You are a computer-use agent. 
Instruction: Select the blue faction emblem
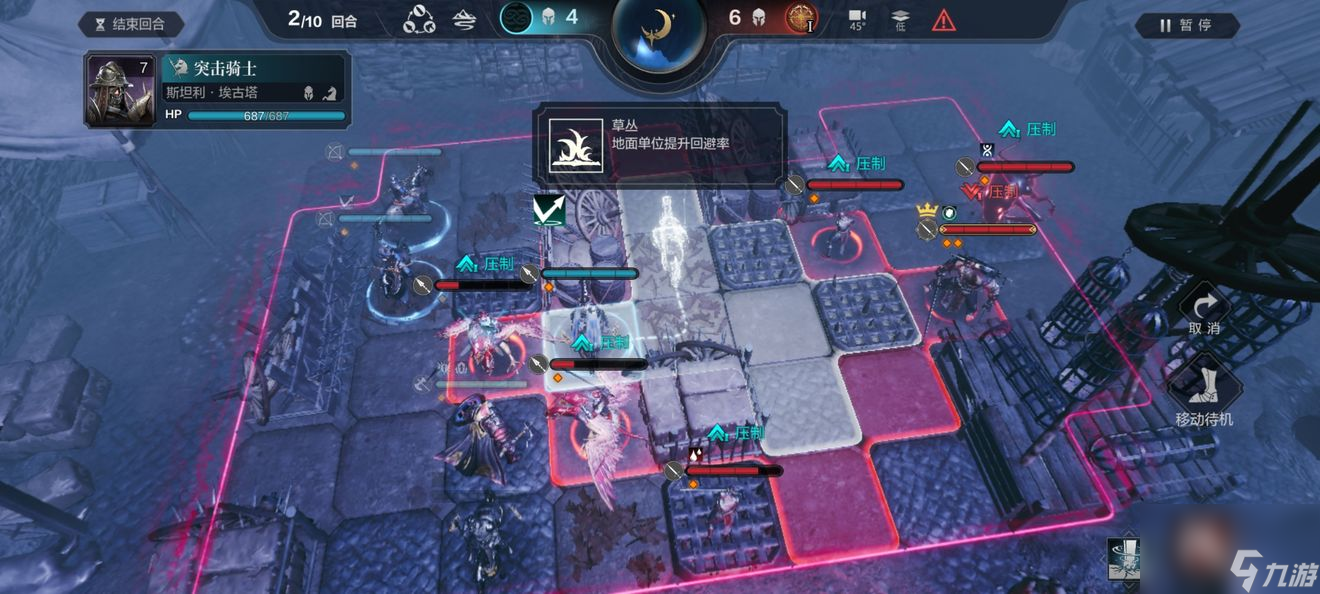coord(516,17)
